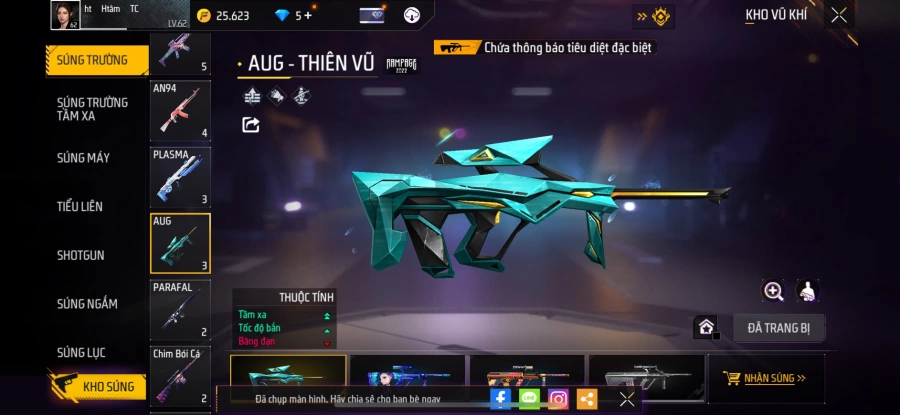Select the AN94 weapon in the list
The image size is (900, 415).
coord(180,111)
